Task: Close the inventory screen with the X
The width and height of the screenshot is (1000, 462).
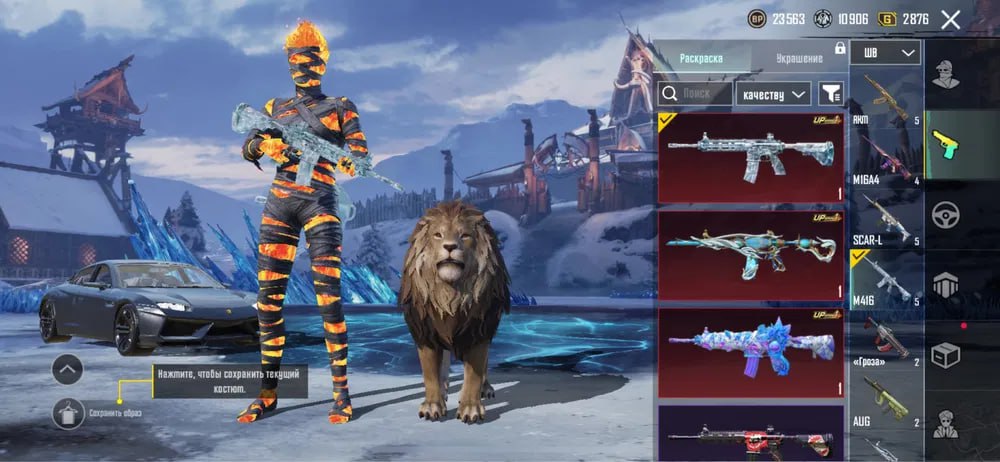Action: pyautogui.click(x=951, y=19)
